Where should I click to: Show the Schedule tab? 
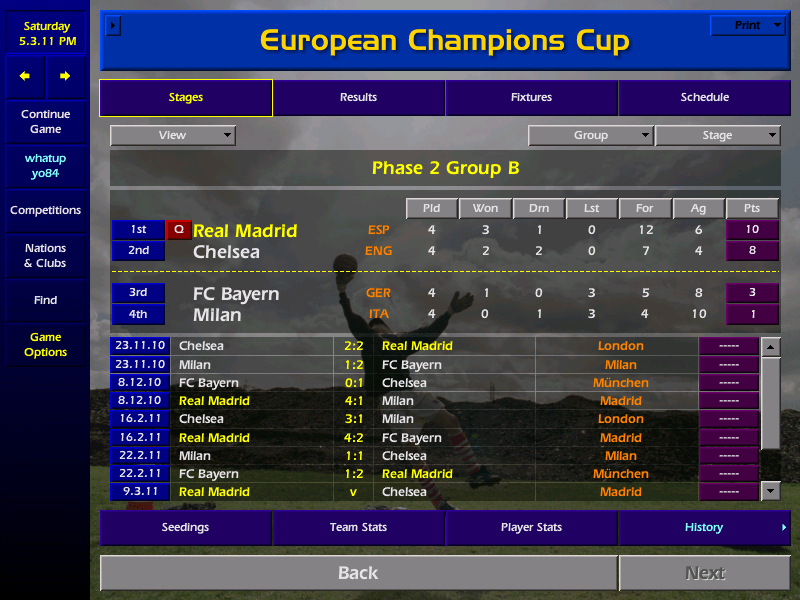pos(704,98)
